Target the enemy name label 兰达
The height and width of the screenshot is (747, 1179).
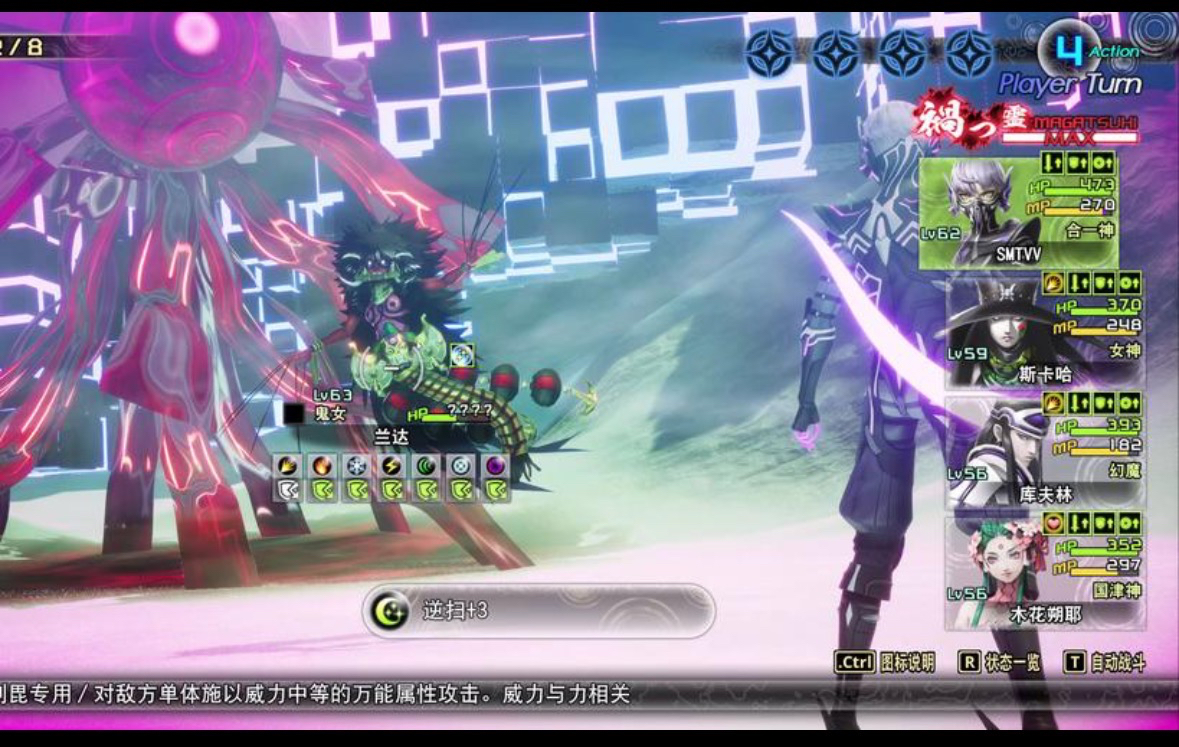[392, 437]
